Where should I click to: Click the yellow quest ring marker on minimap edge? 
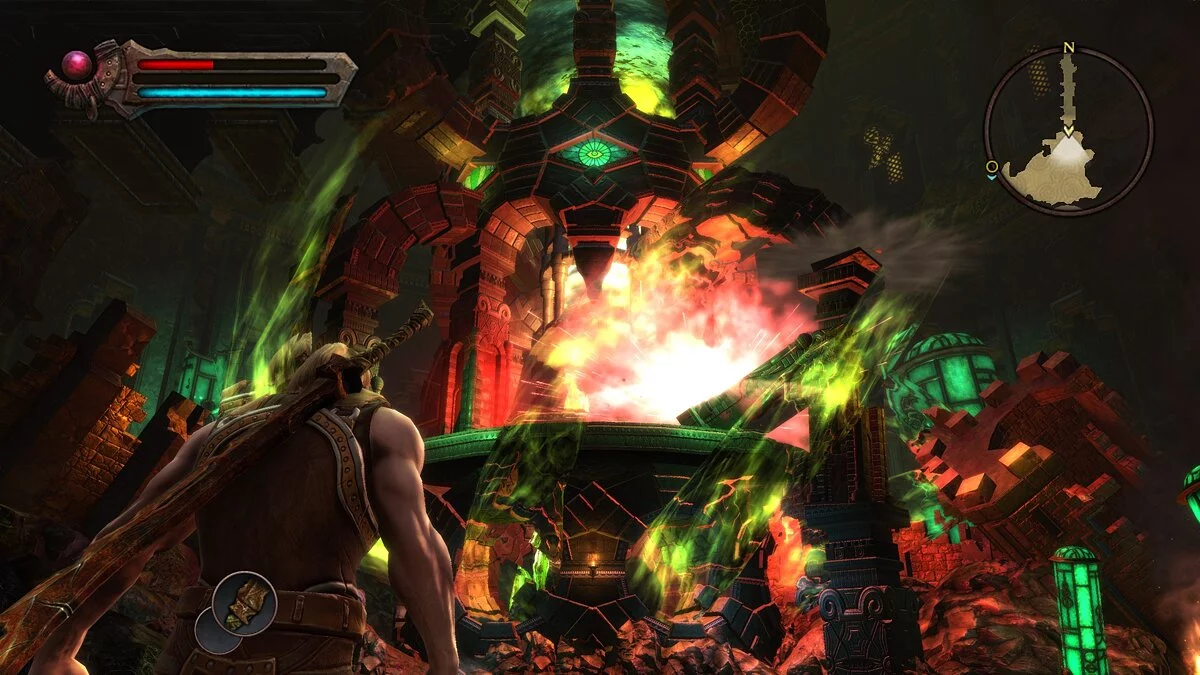tap(991, 166)
